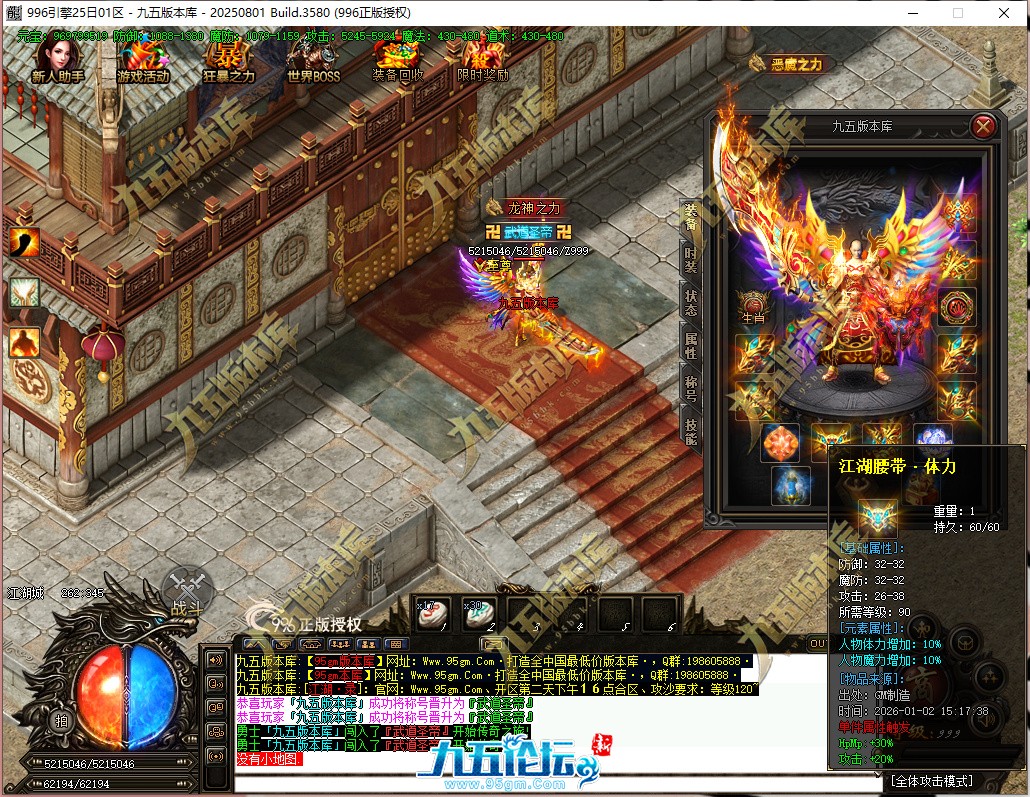Toggle the 战斗 crossed swords combat button
This screenshot has width=1030, height=797.
[x=187, y=589]
